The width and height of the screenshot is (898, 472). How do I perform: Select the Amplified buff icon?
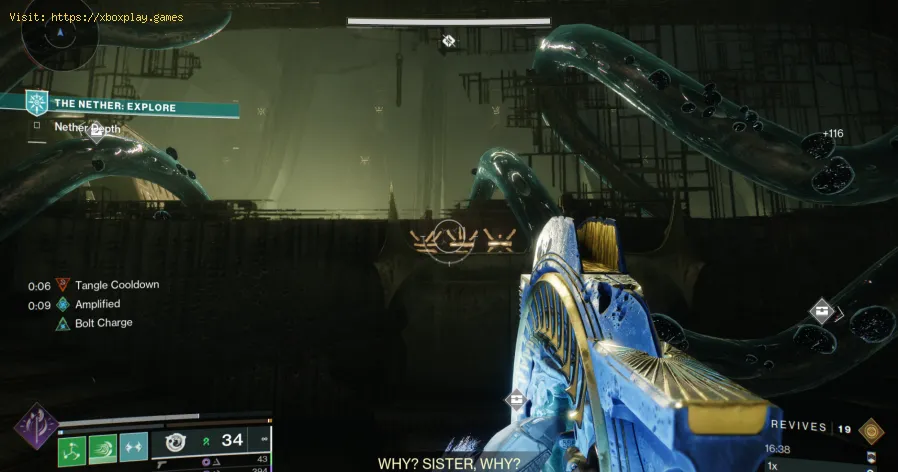(64, 304)
